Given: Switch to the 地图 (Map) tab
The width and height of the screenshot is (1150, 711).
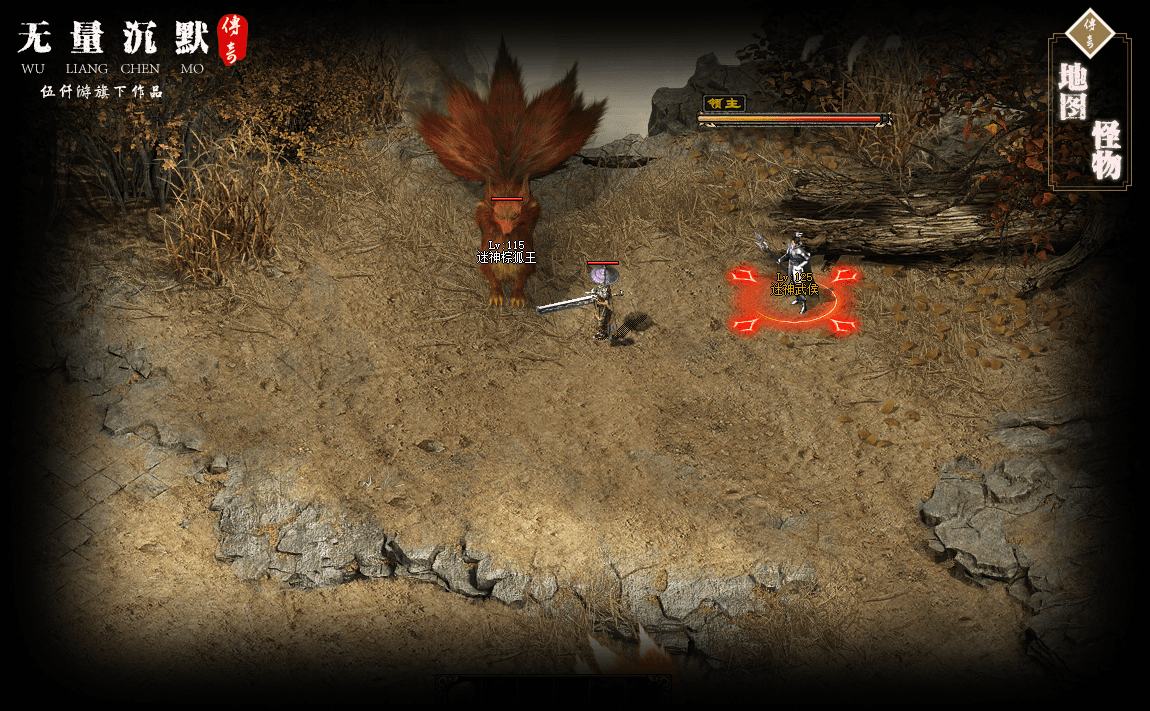Looking at the screenshot, I should pos(1073,90).
